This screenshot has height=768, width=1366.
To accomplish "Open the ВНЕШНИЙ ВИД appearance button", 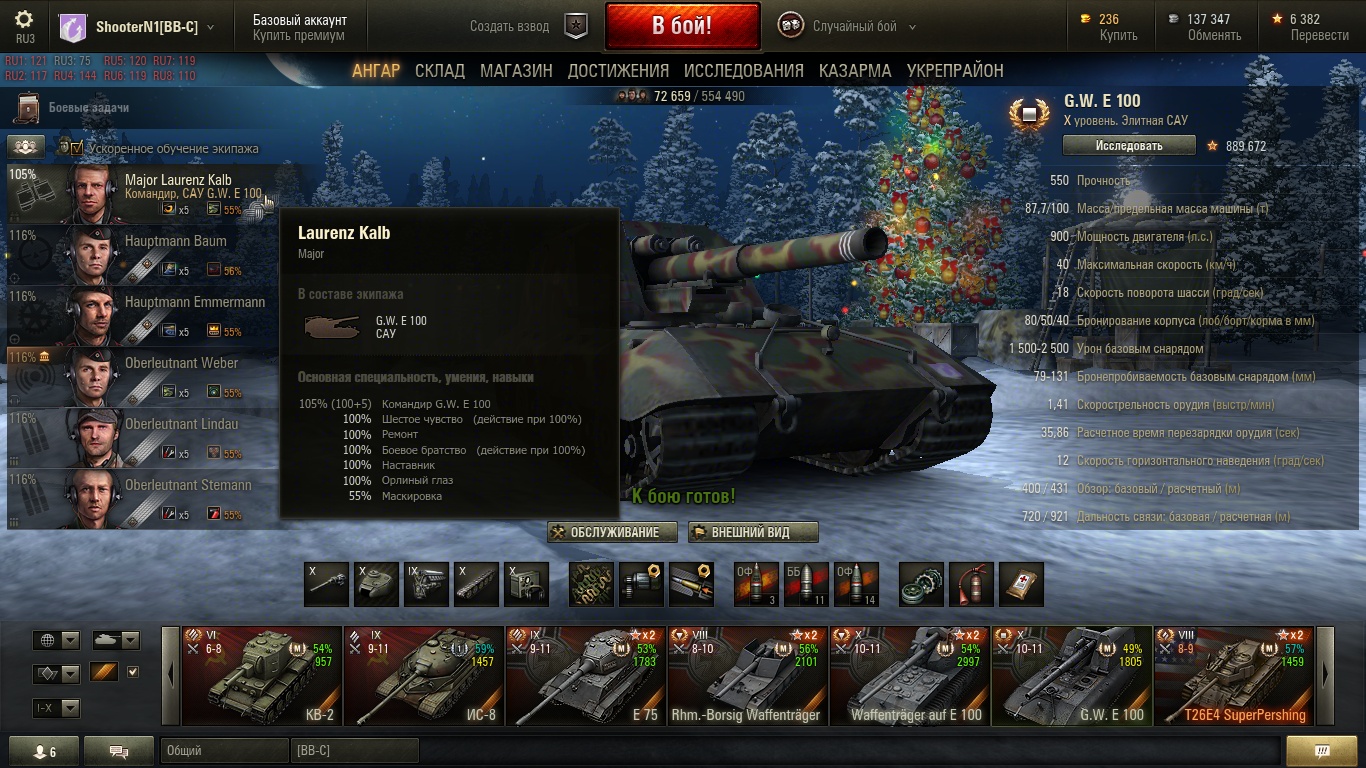I will pyautogui.click(x=753, y=533).
